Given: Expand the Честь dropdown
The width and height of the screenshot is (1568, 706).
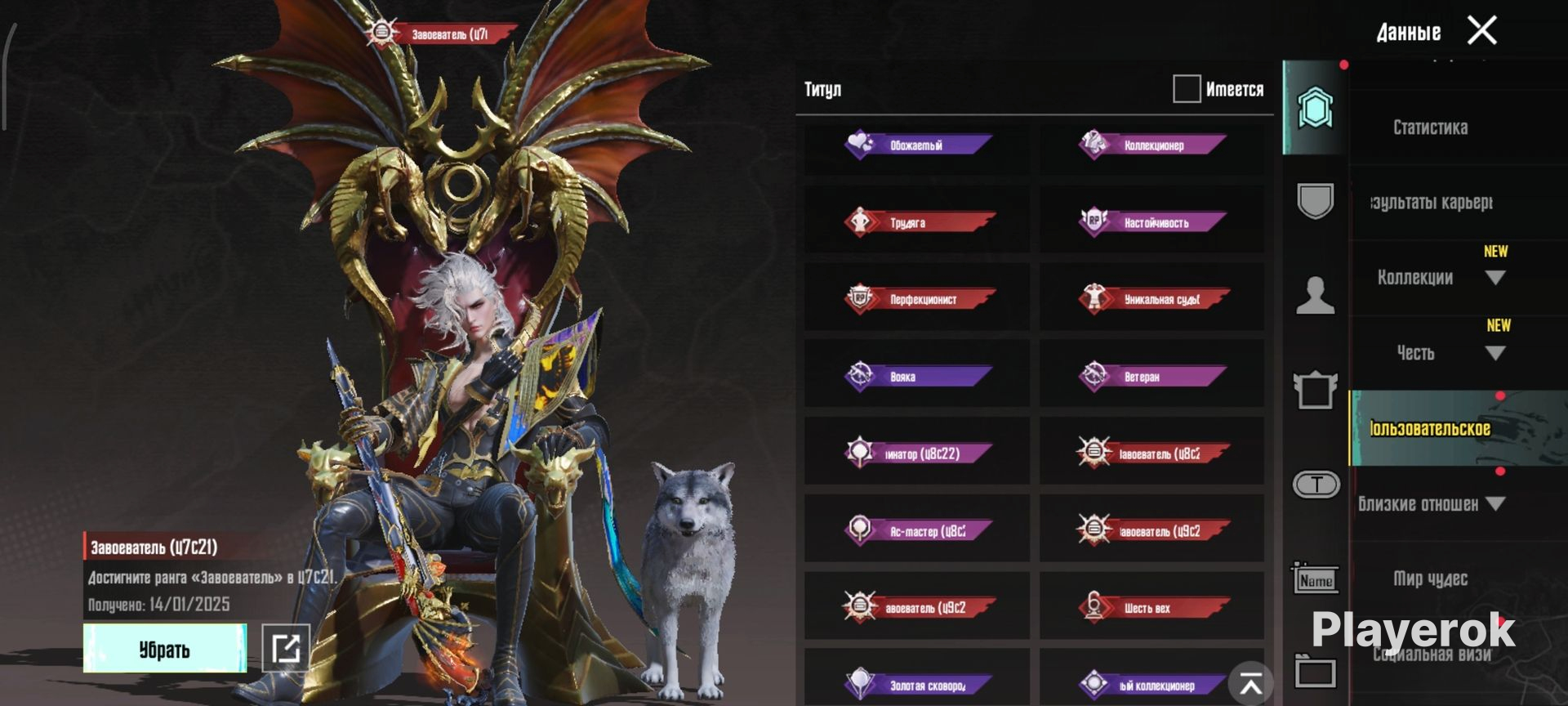Looking at the screenshot, I should [1494, 353].
